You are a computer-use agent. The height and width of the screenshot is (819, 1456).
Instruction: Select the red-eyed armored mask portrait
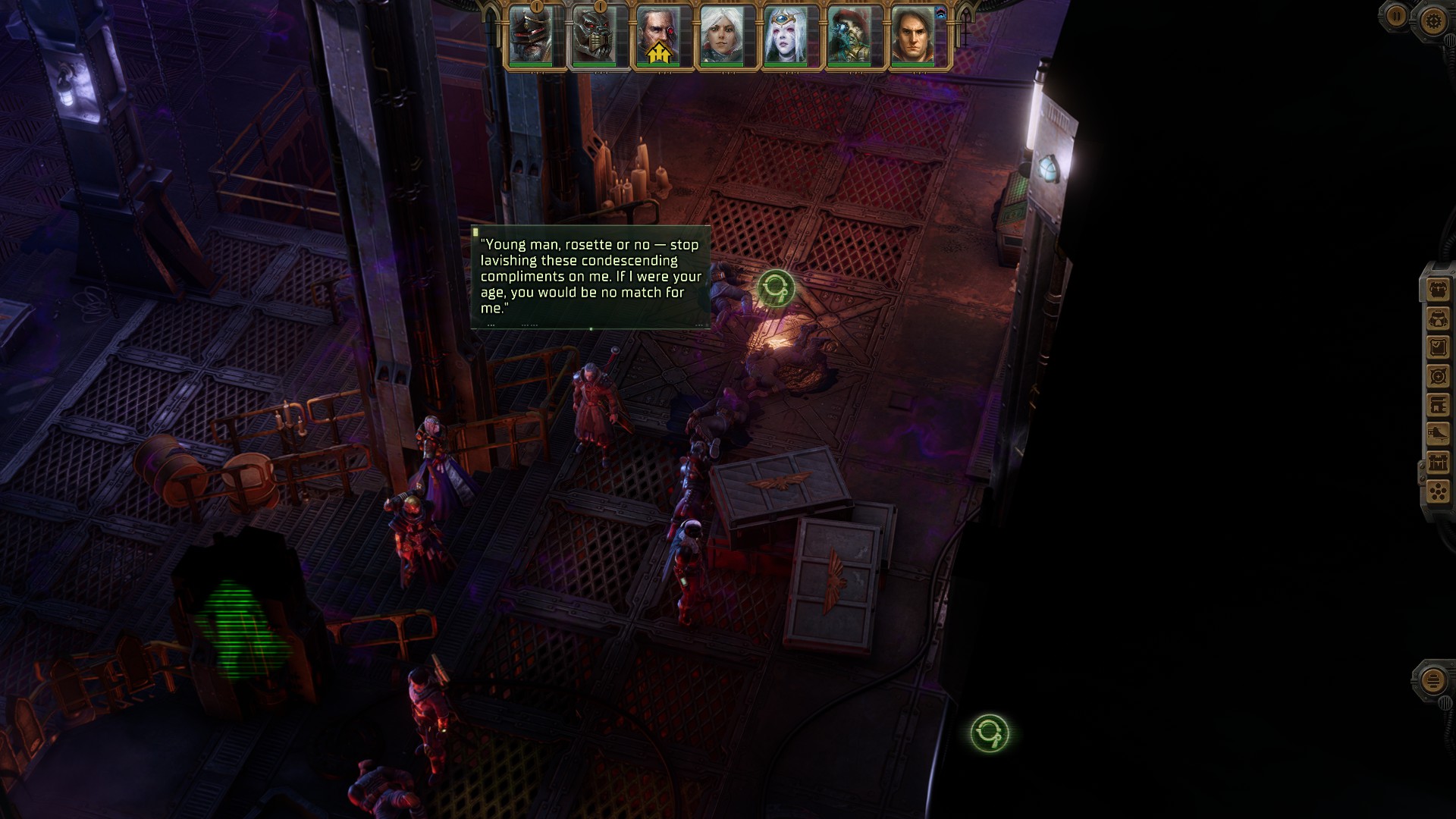pos(594,35)
